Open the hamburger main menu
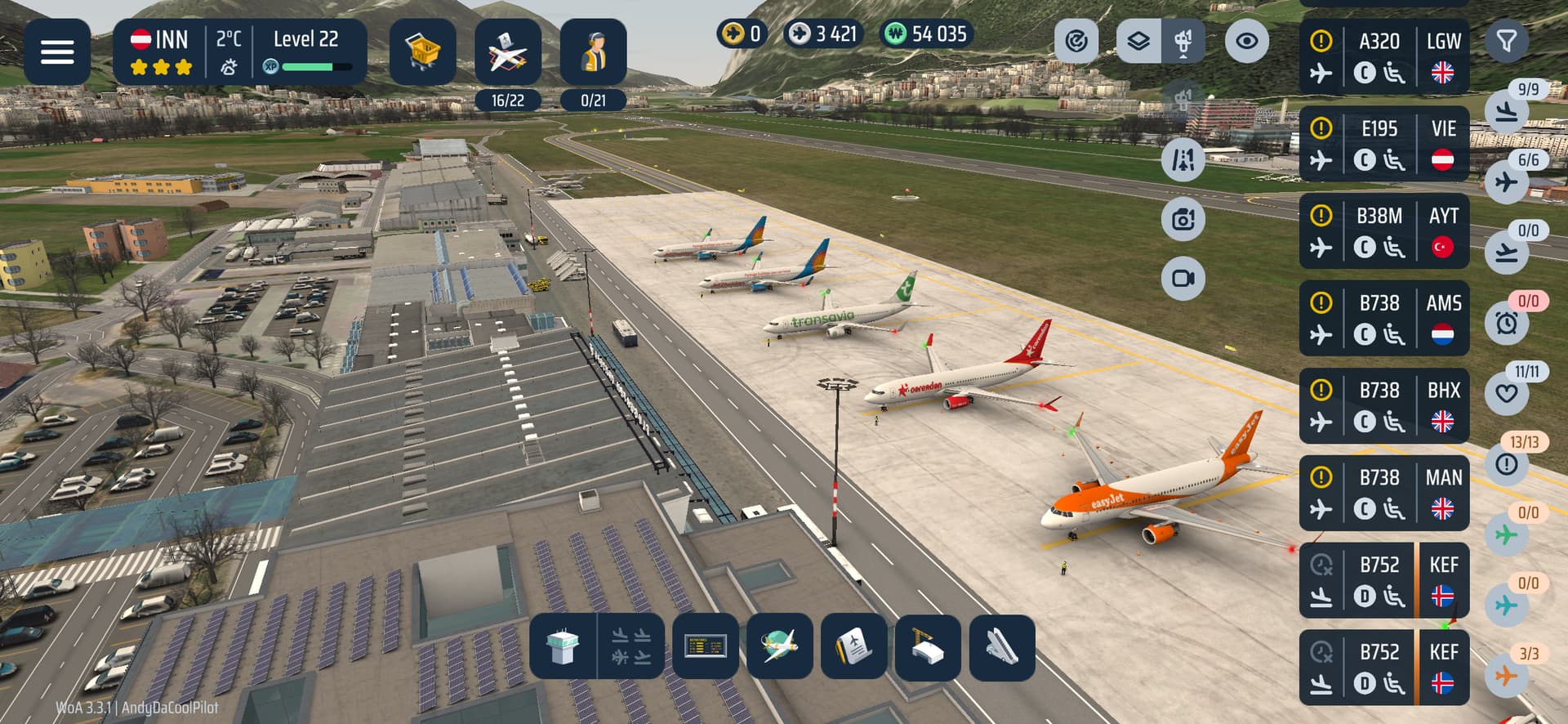This screenshot has width=1568, height=724. (x=57, y=52)
